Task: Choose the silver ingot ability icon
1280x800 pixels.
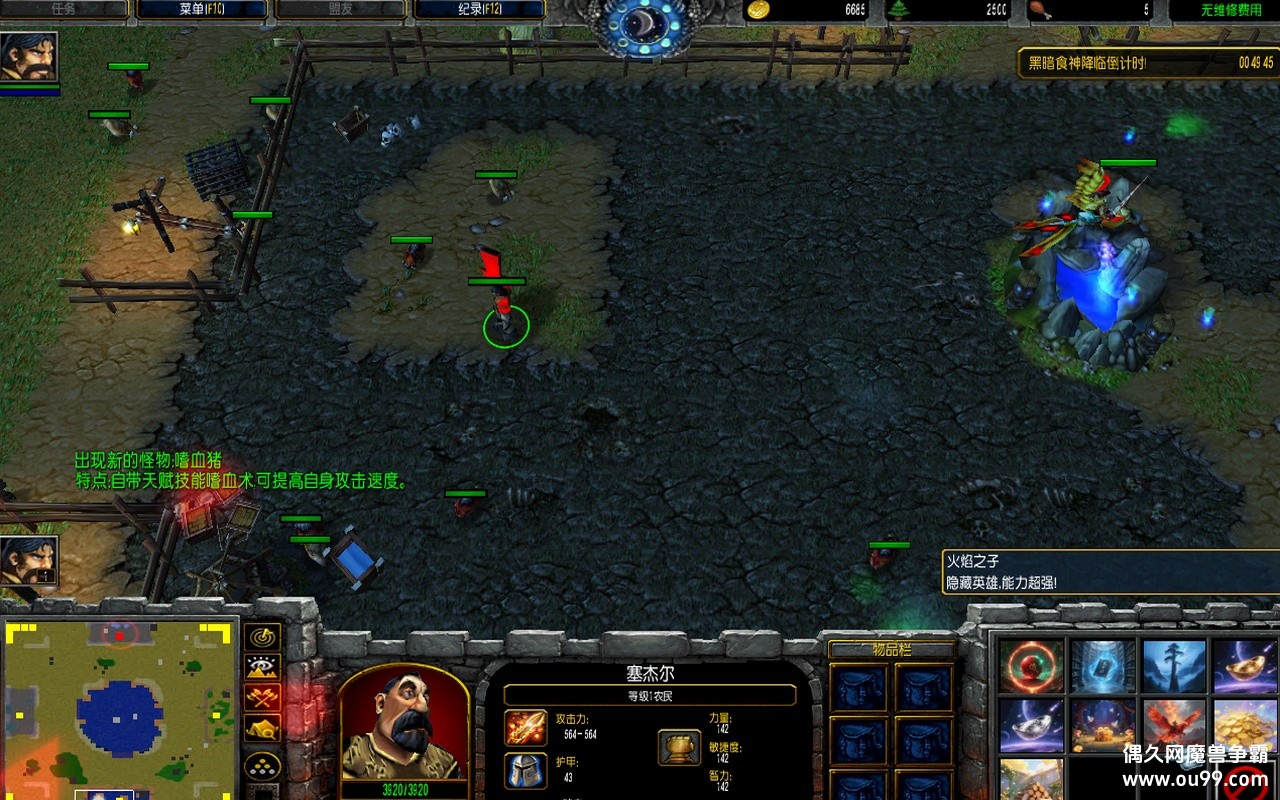Action: pyautogui.click(x=1030, y=725)
